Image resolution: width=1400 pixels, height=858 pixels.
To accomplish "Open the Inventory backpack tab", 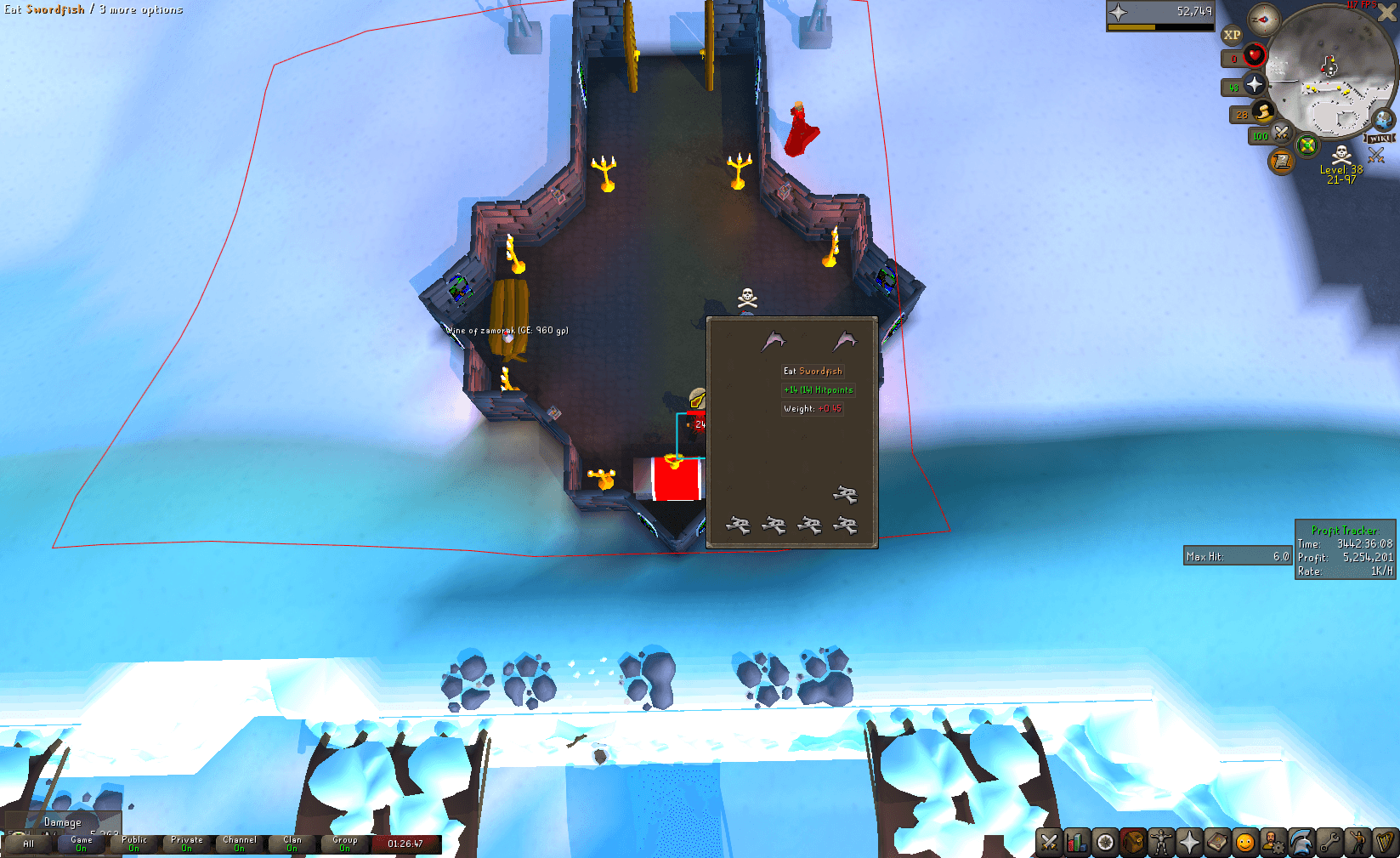I will 1134,843.
